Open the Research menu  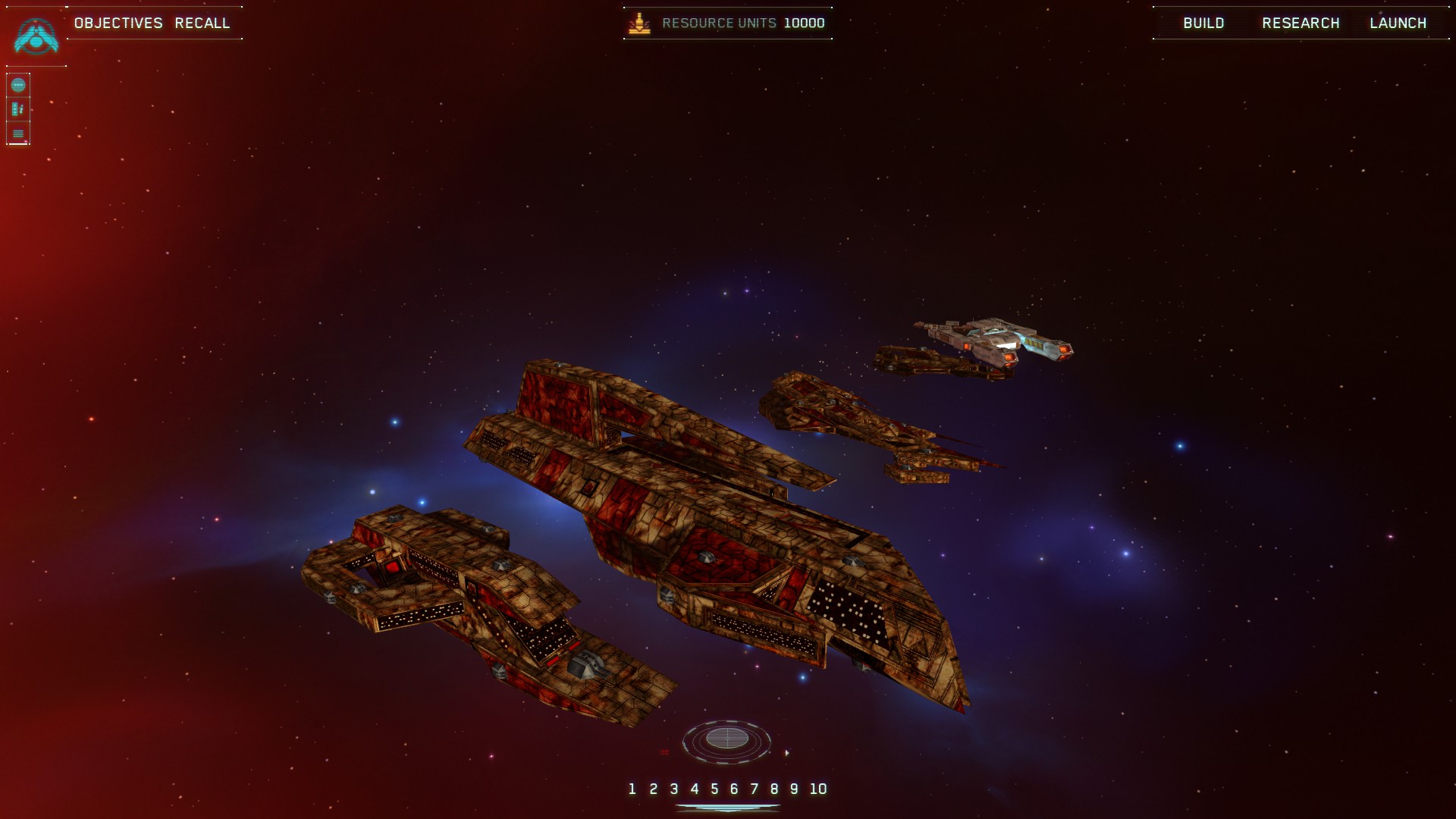[x=1301, y=23]
